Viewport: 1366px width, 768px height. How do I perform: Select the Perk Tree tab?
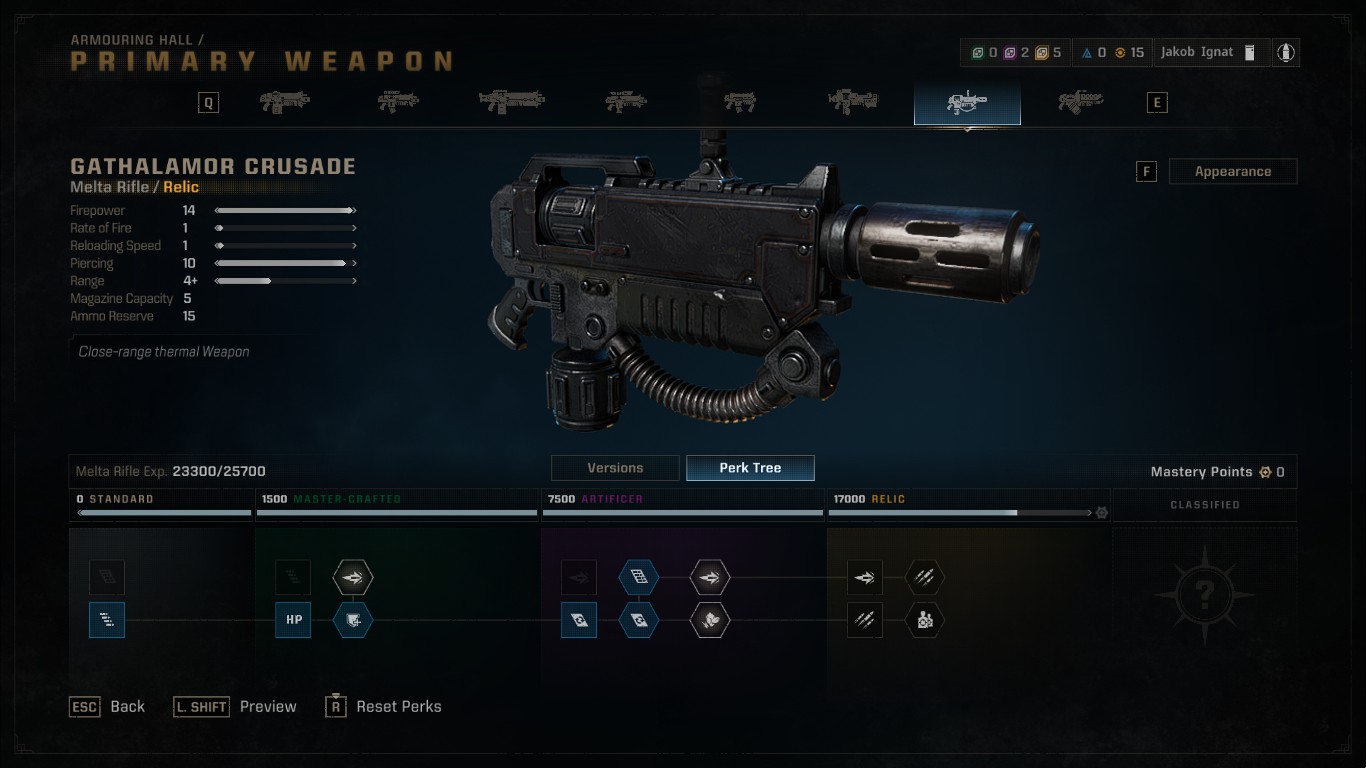(750, 468)
